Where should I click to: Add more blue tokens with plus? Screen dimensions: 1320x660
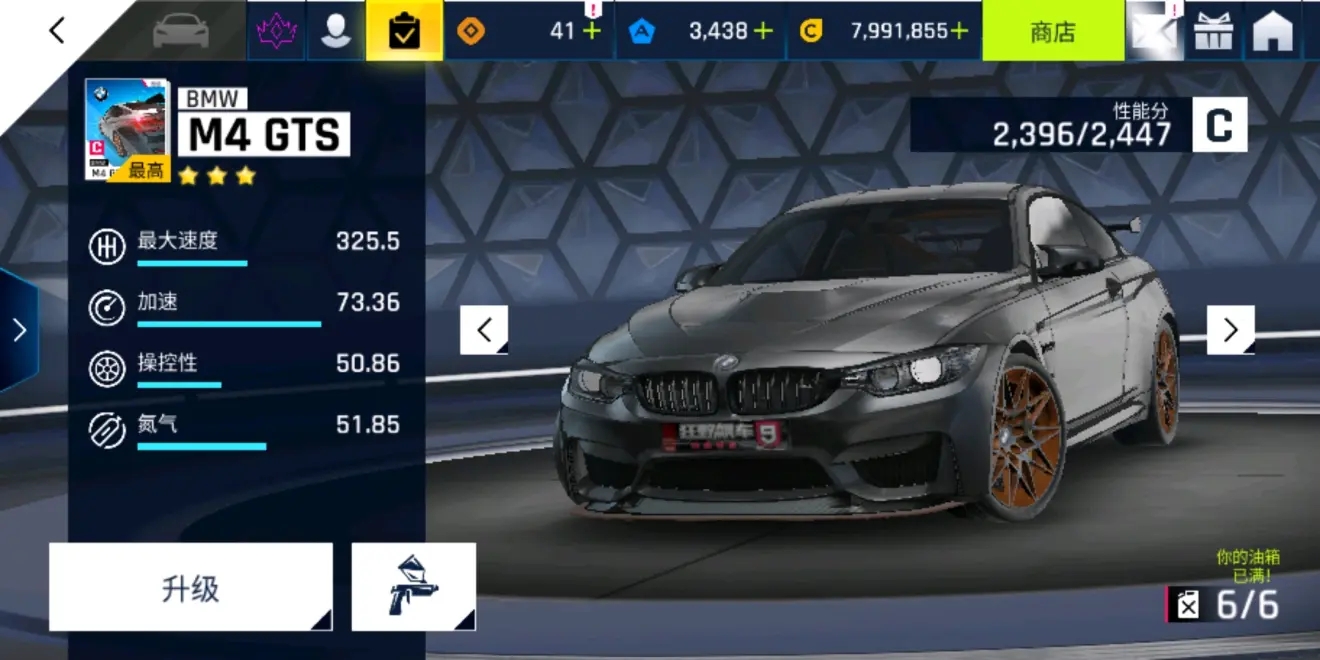point(764,31)
